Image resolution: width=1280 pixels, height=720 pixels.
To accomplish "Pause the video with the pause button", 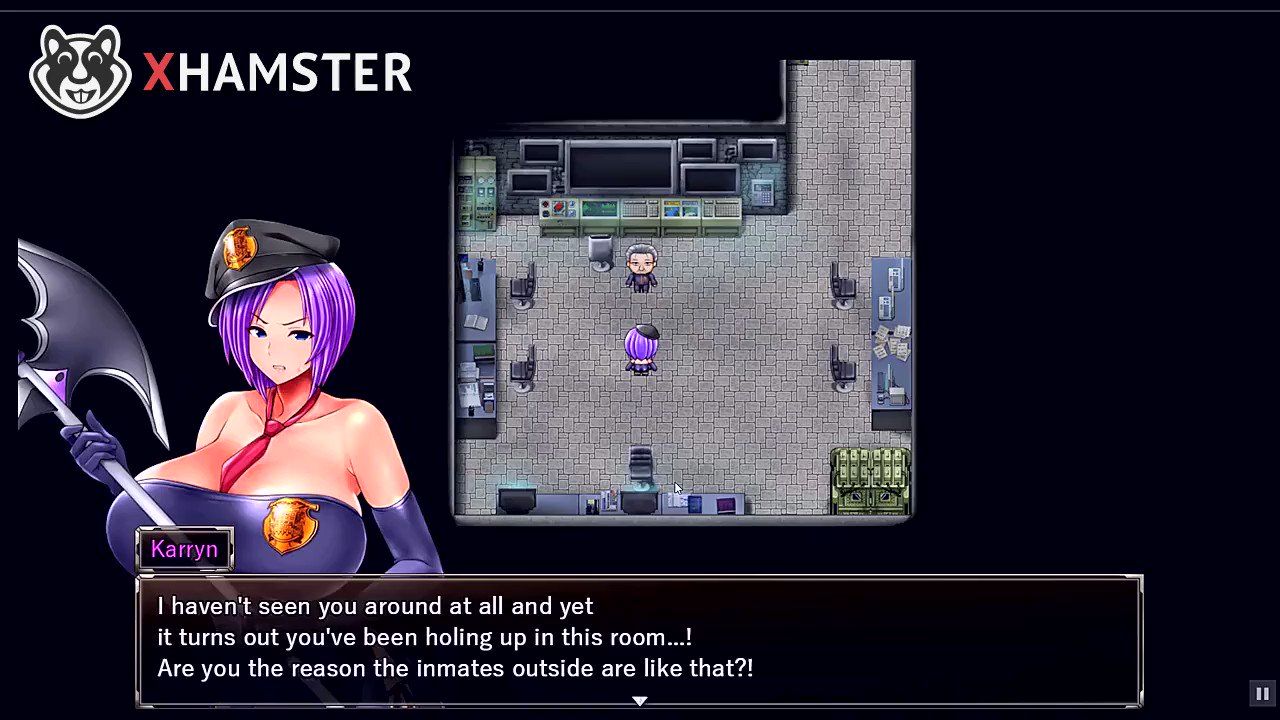I will [1261, 693].
